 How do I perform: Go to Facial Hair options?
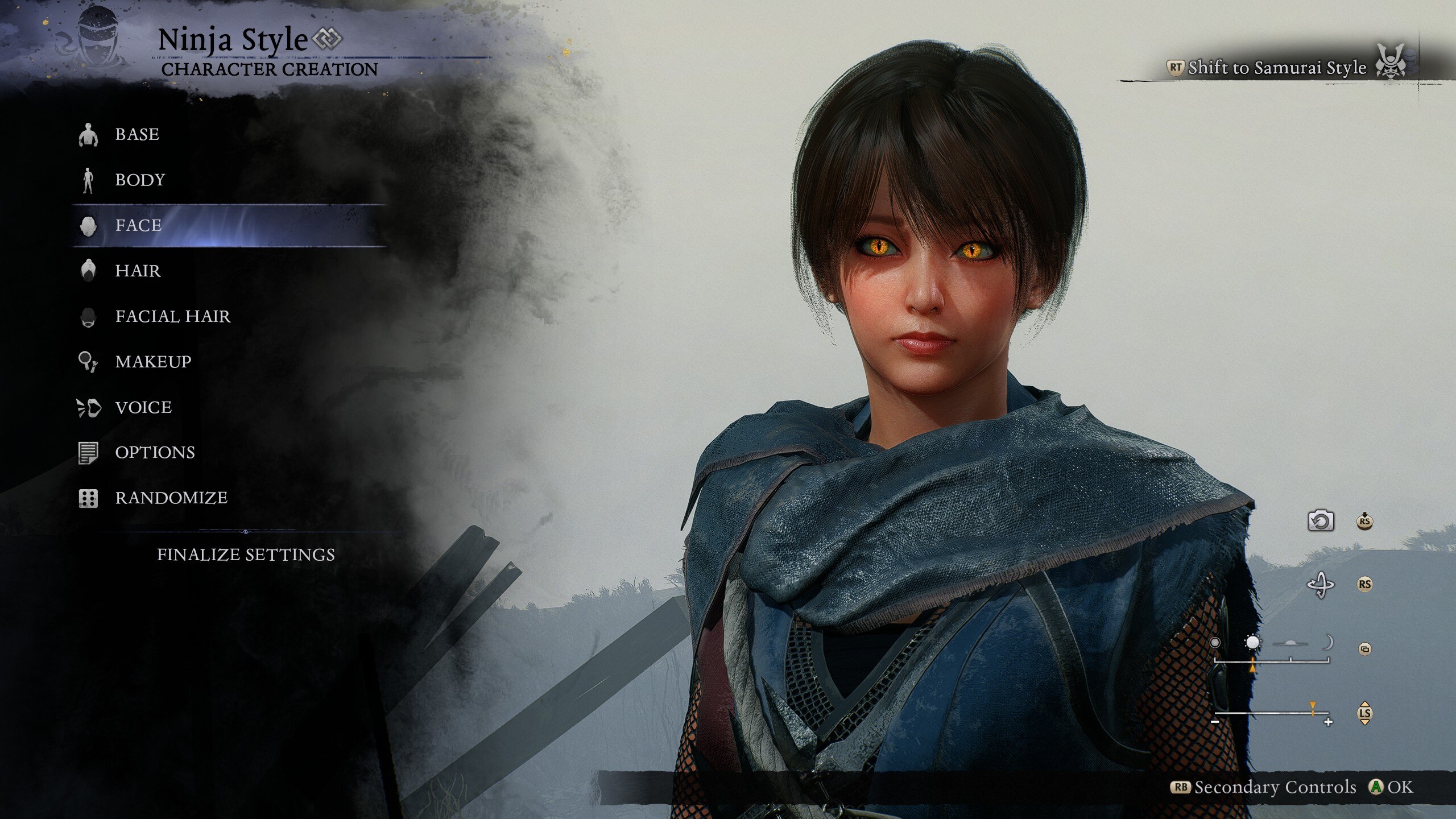pyautogui.click(x=173, y=316)
